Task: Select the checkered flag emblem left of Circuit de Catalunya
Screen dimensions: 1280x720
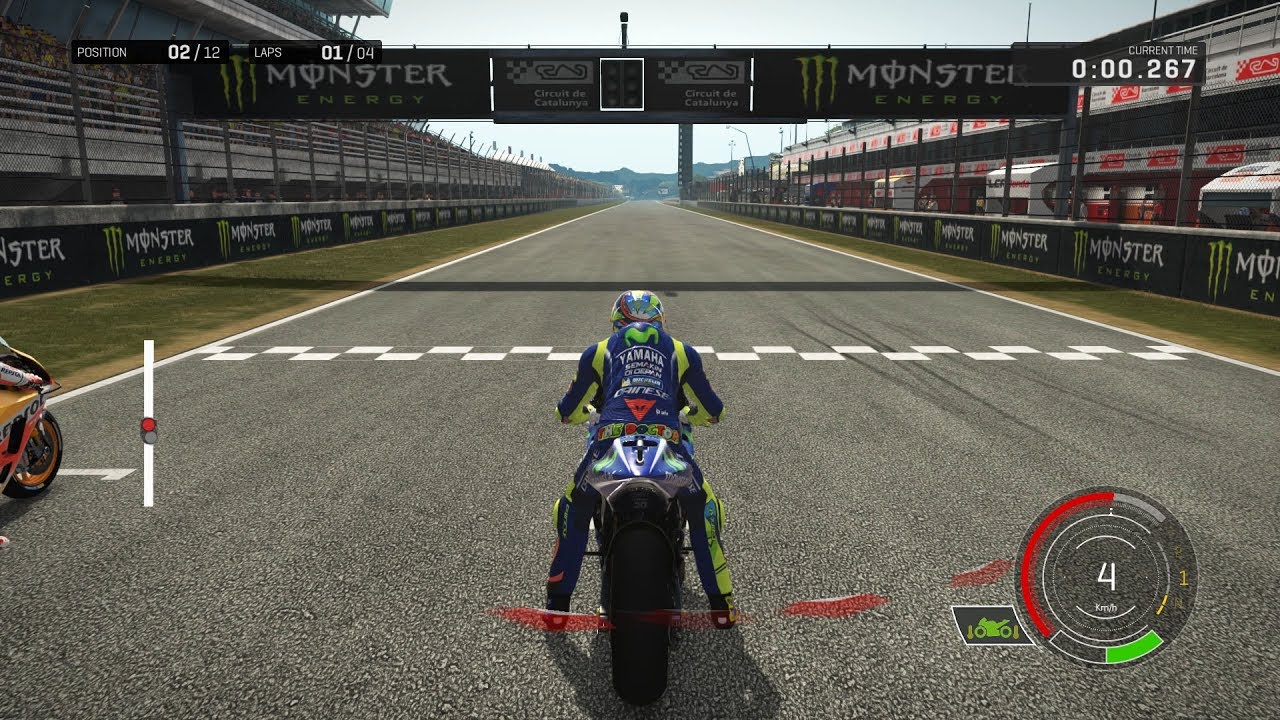Action: click(517, 70)
